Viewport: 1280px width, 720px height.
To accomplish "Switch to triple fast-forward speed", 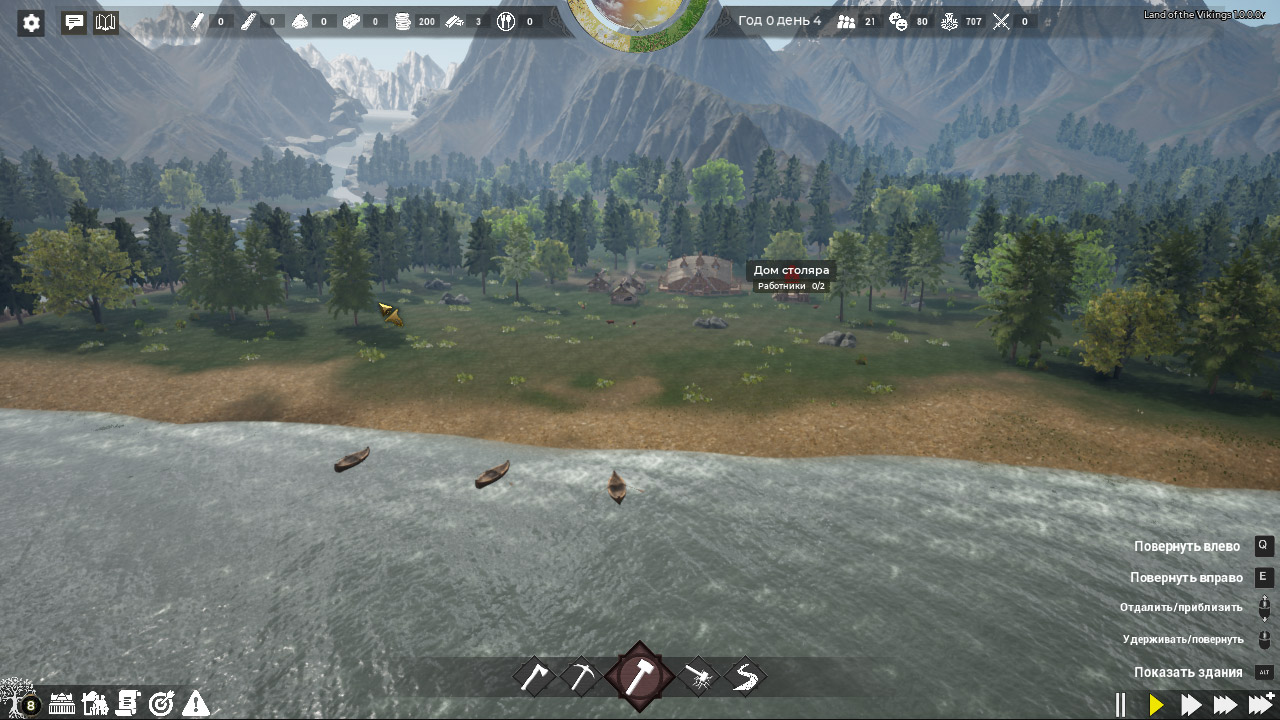I will pos(1226,705).
